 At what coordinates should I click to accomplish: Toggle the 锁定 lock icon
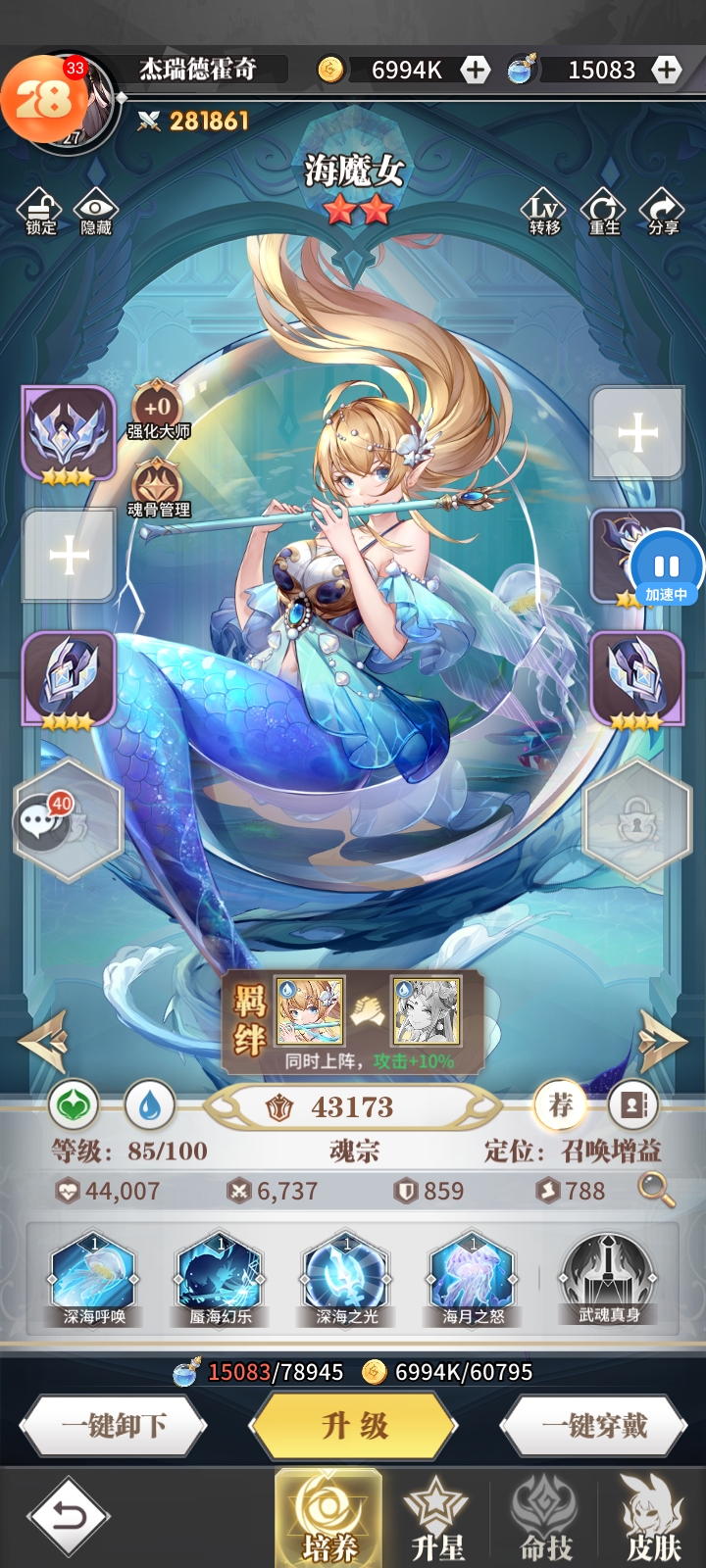click(41, 211)
